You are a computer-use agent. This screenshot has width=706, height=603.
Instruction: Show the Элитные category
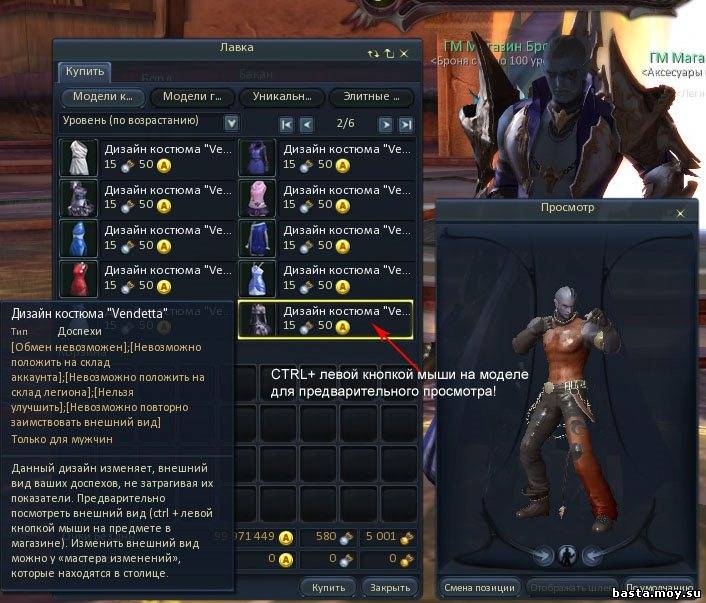[371, 97]
